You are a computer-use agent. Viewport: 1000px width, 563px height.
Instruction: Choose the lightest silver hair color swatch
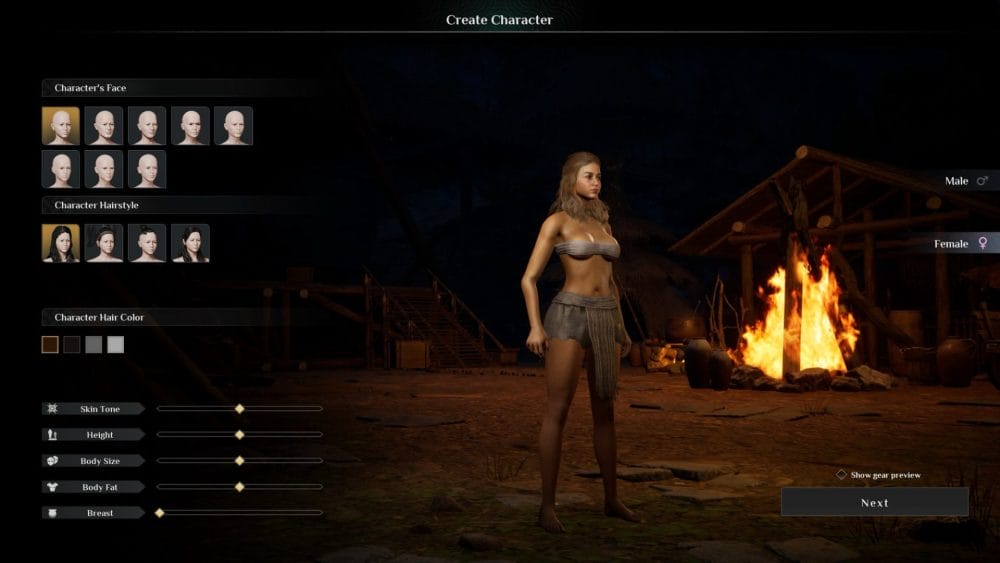[x=116, y=345]
